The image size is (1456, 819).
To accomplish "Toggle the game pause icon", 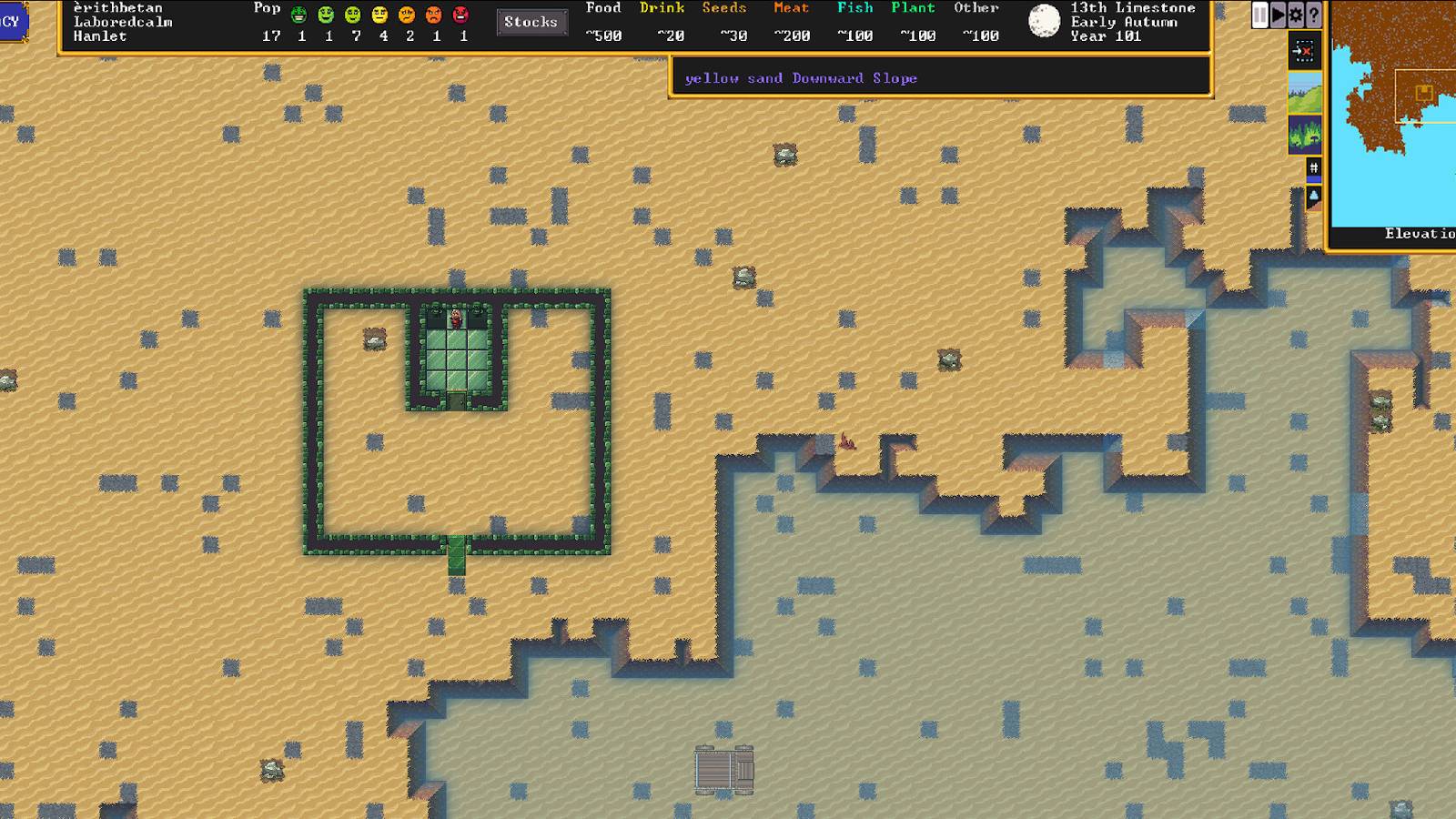I will pyautogui.click(x=1261, y=14).
